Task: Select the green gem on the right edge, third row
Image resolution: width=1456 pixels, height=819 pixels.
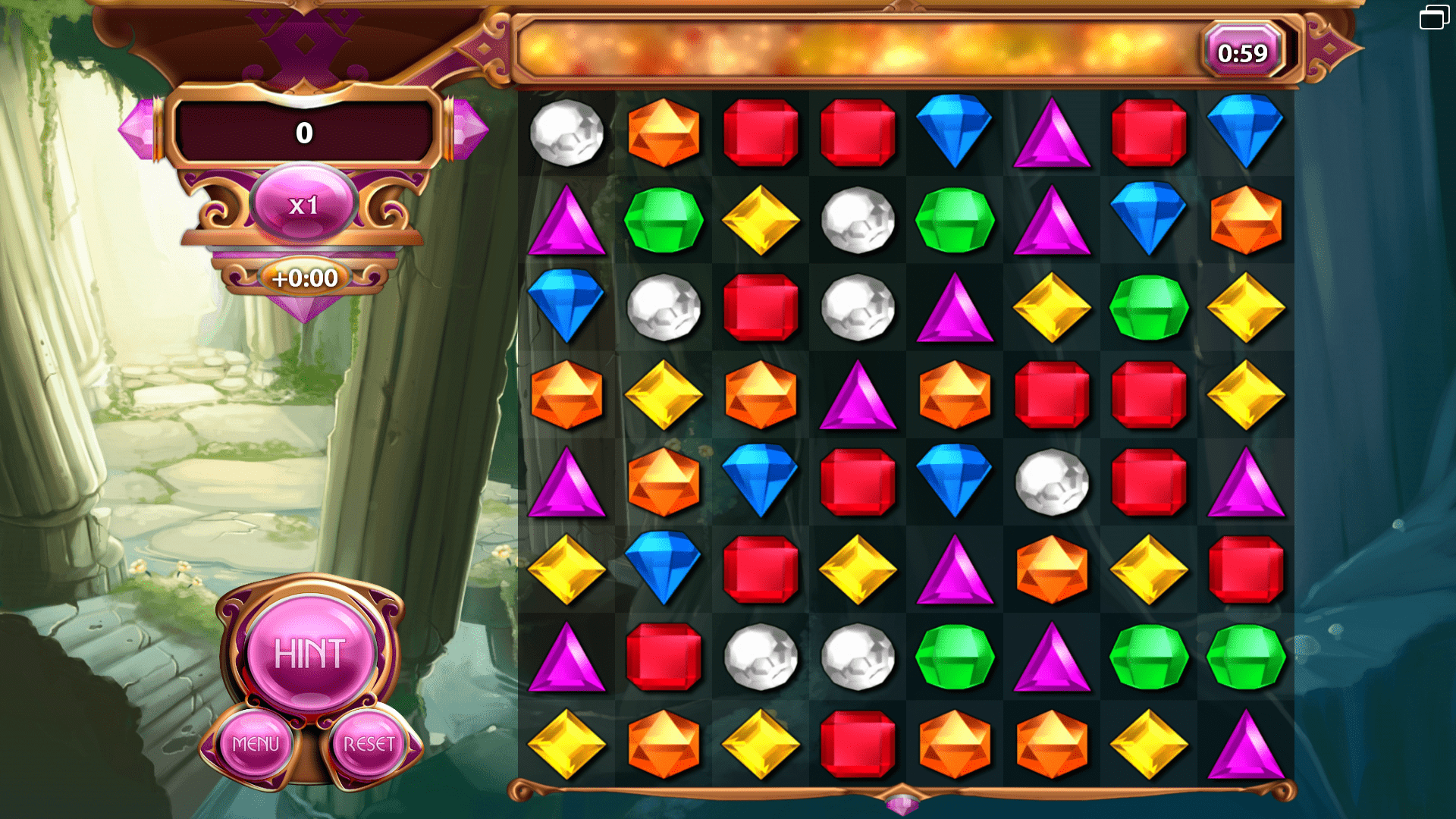Action: coord(1149,307)
